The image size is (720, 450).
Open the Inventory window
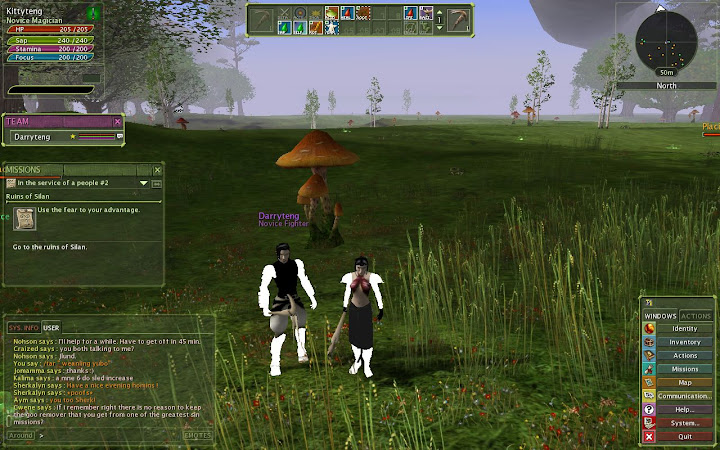click(684, 342)
